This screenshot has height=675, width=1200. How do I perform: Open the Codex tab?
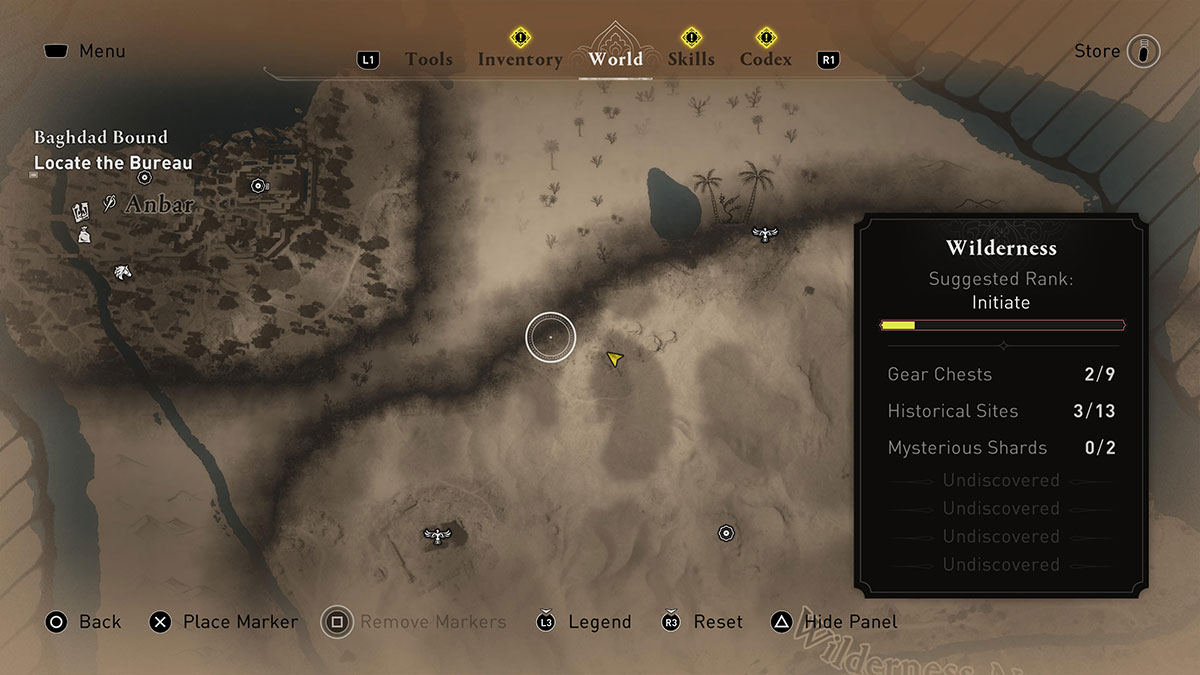click(x=766, y=59)
